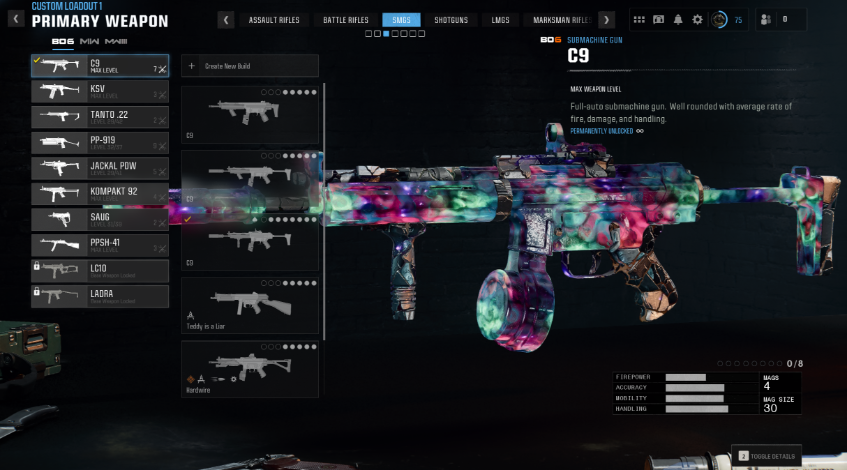
Task: Switch to the Assault Rifles tab
Action: click(274, 20)
